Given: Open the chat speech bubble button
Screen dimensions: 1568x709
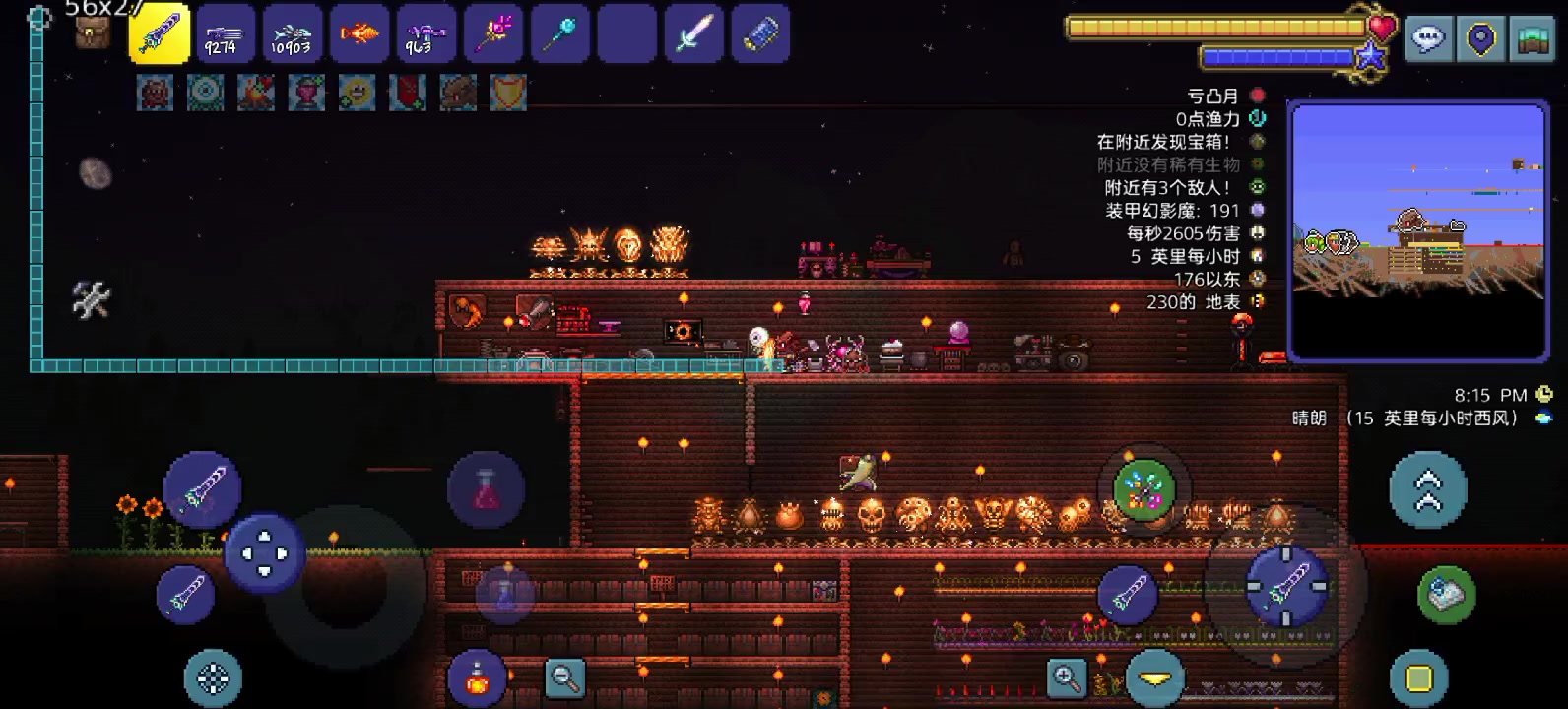Looking at the screenshot, I should point(1428,39).
